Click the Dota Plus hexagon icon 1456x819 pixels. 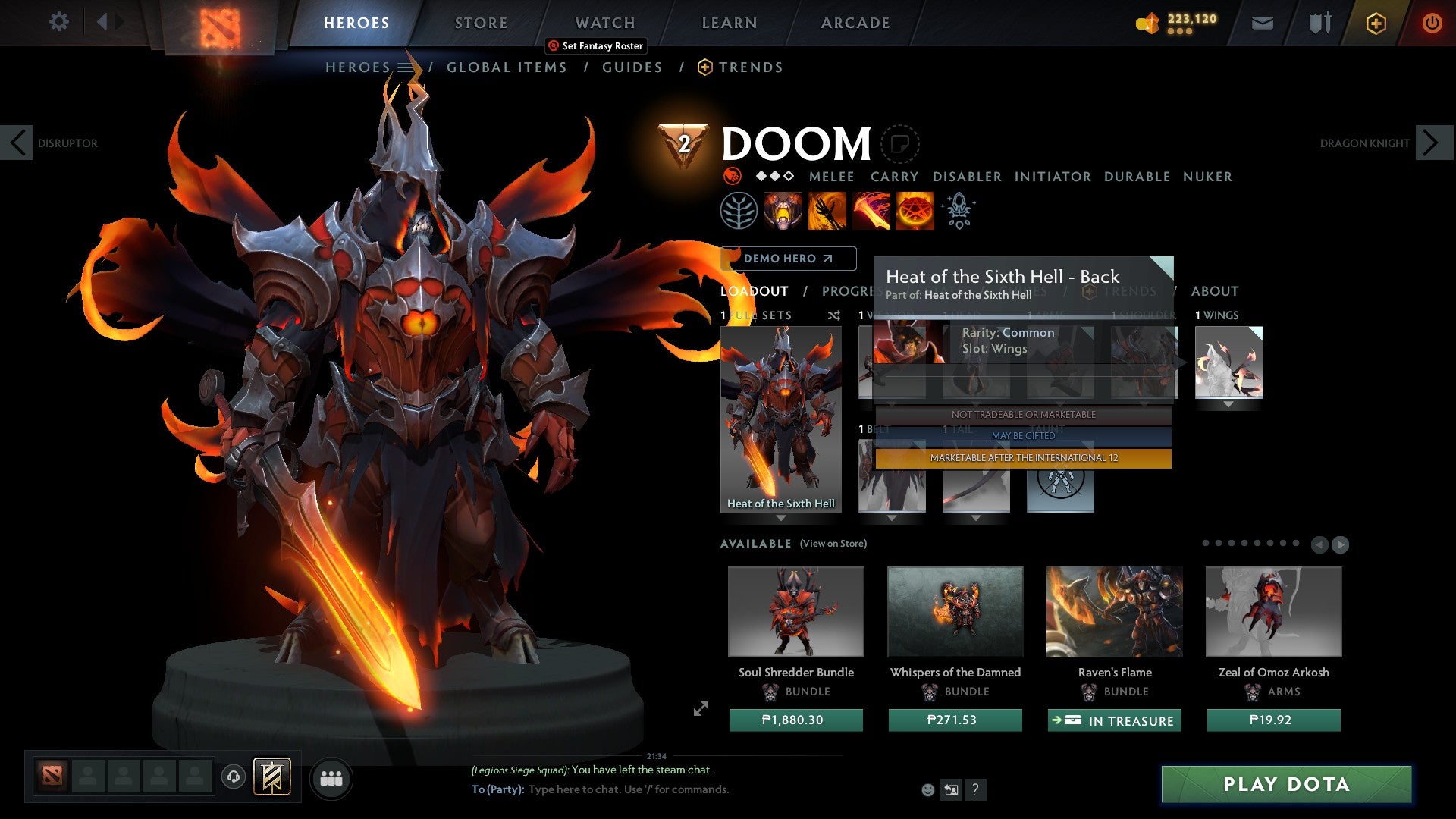[x=1376, y=23]
